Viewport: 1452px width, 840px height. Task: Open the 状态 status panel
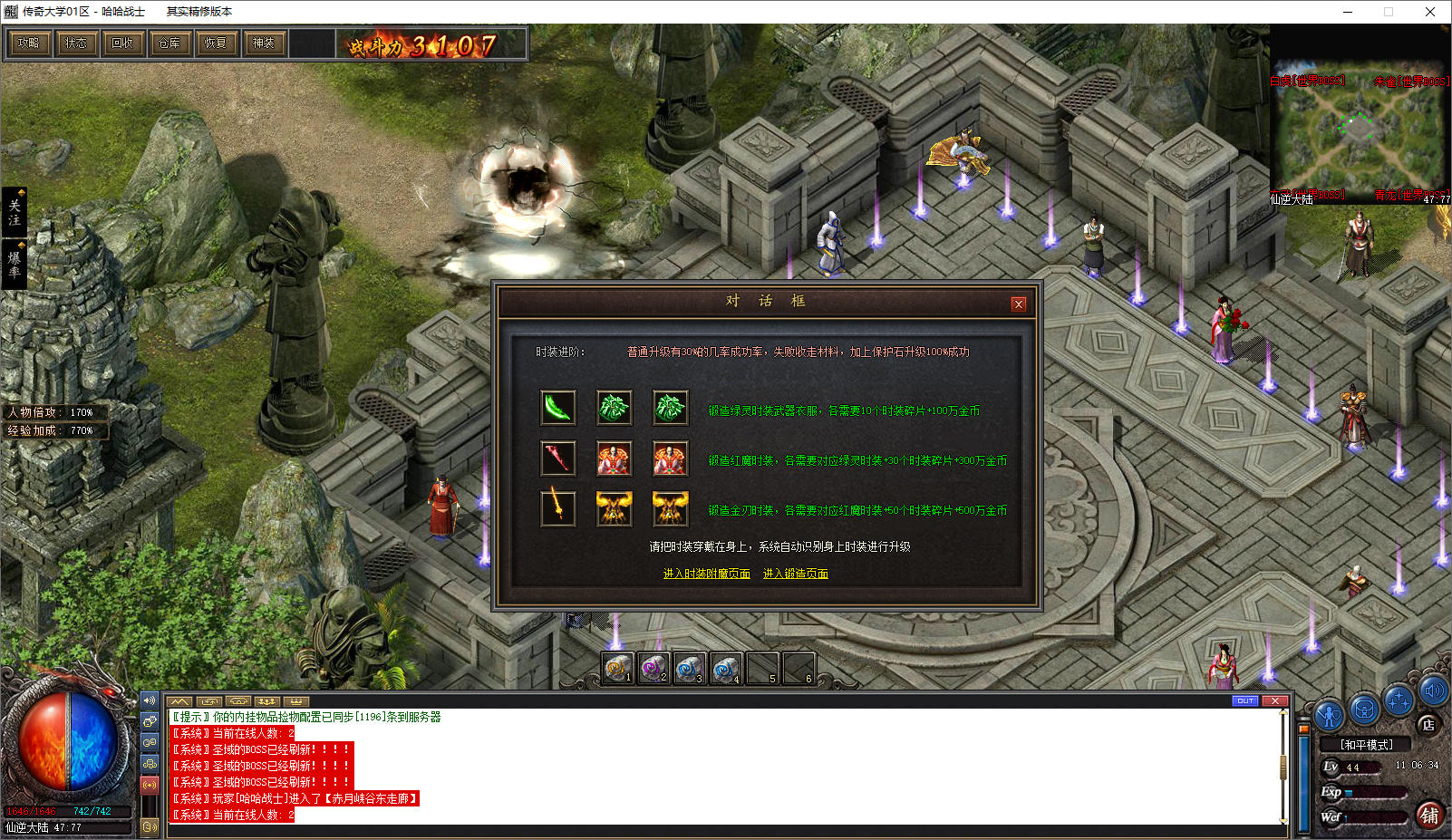(75, 43)
